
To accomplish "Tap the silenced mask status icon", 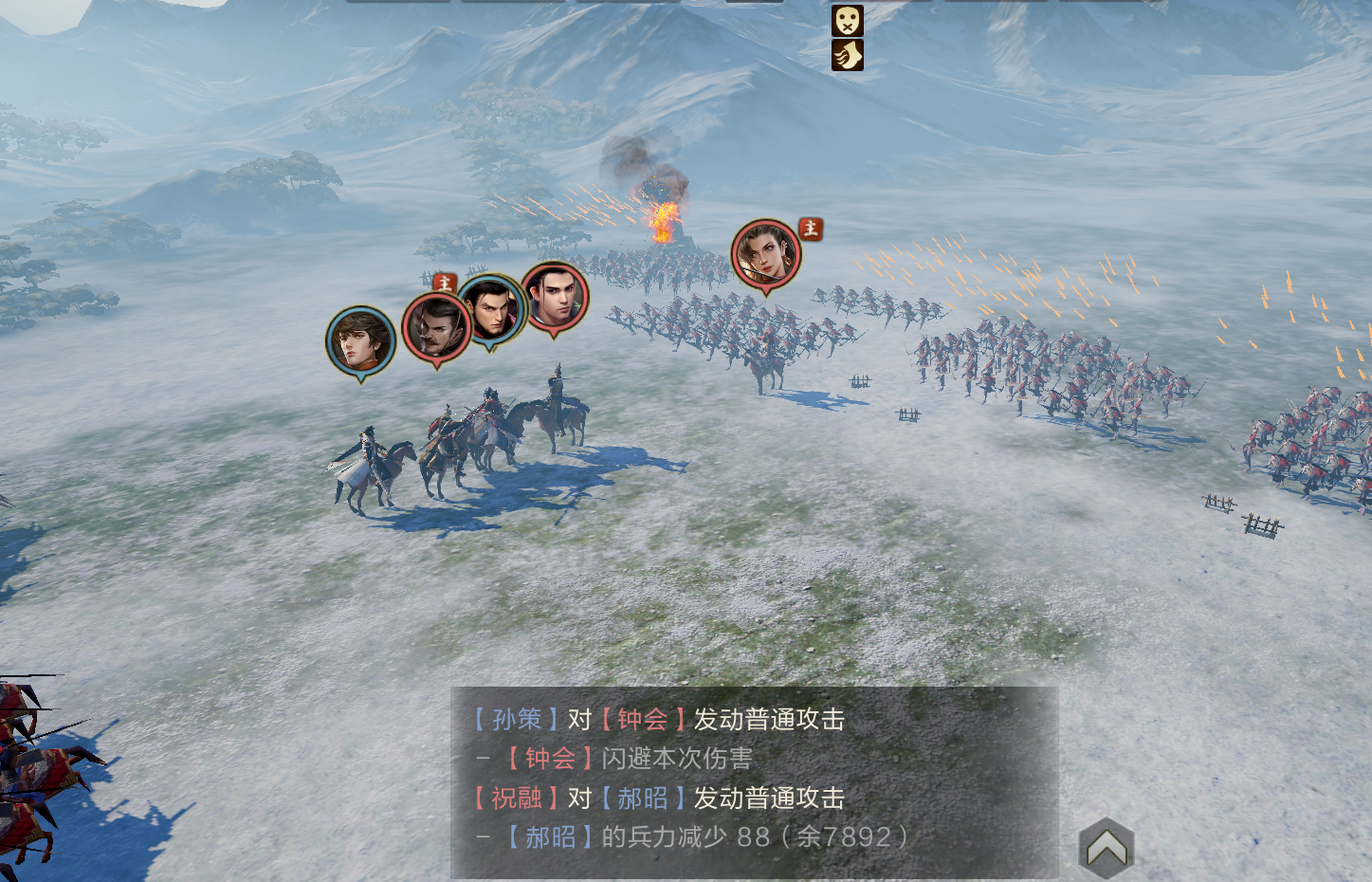I will 847,20.
